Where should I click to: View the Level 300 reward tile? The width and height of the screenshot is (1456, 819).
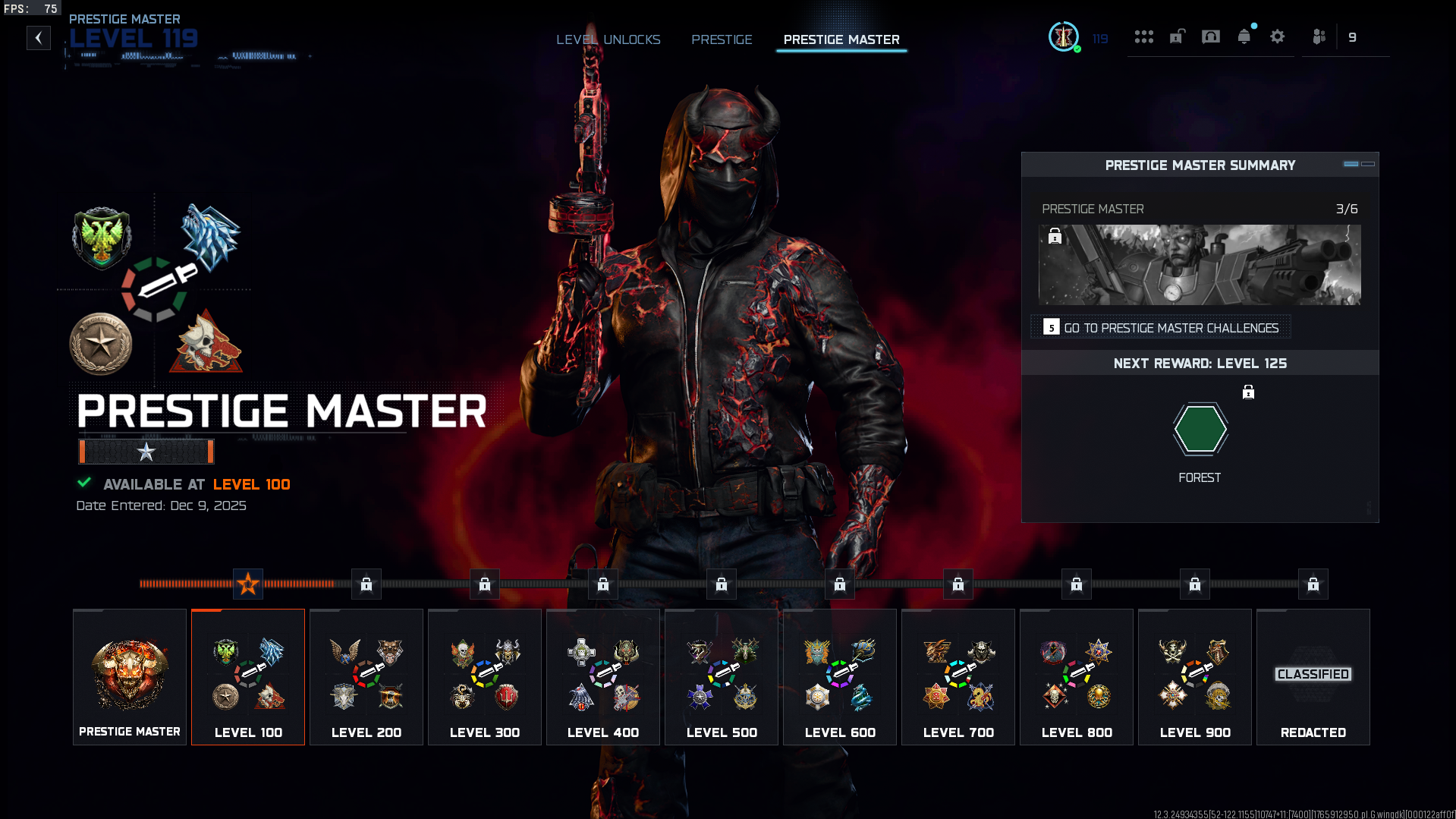(x=485, y=677)
